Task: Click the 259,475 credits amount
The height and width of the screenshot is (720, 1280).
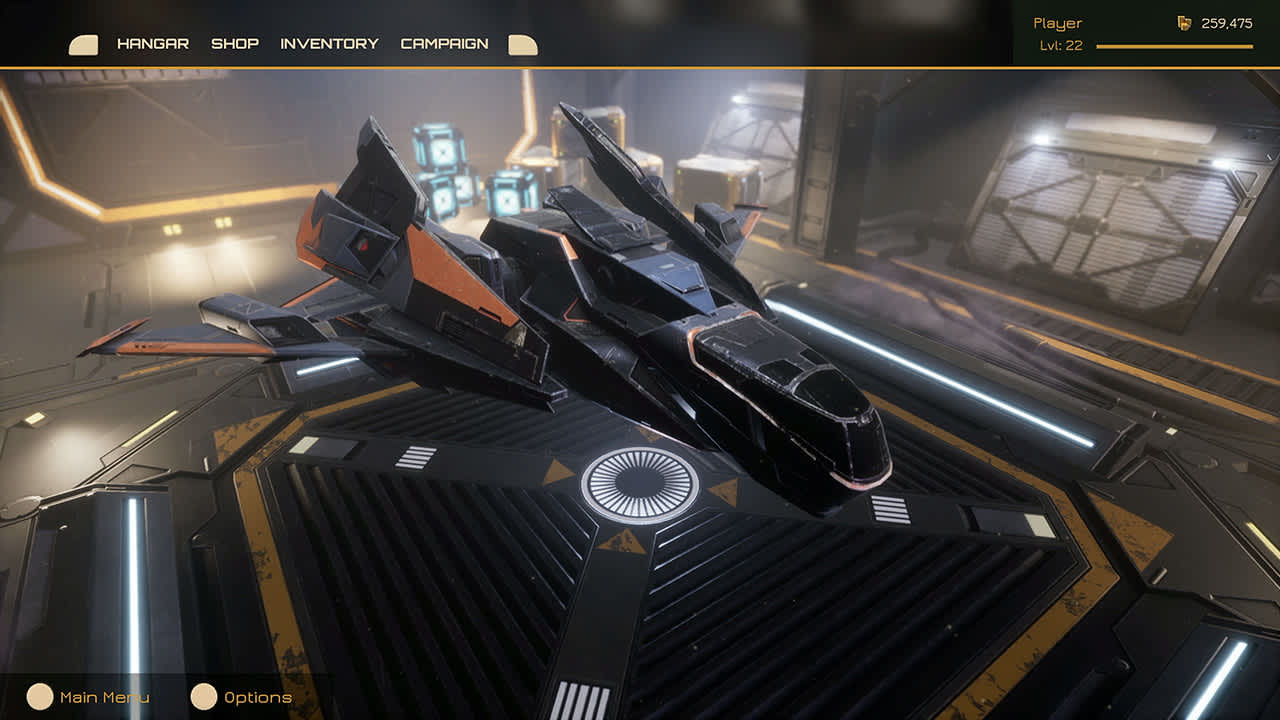Action: point(1228,21)
